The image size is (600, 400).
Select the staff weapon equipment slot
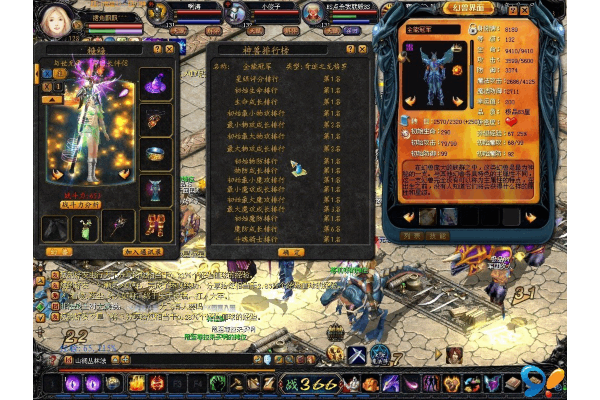click(117, 226)
